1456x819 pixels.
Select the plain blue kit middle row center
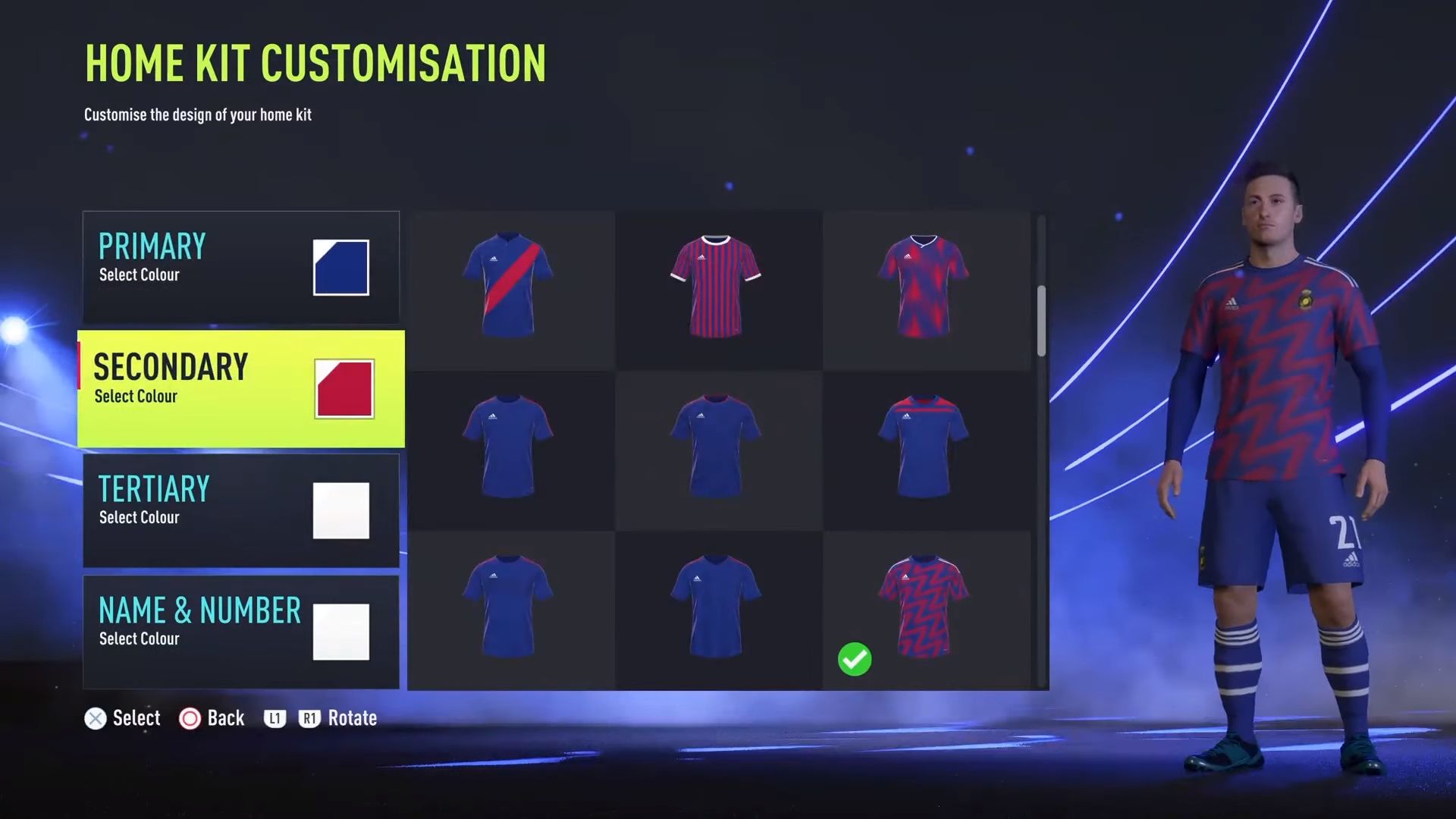[x=717, y=447]
